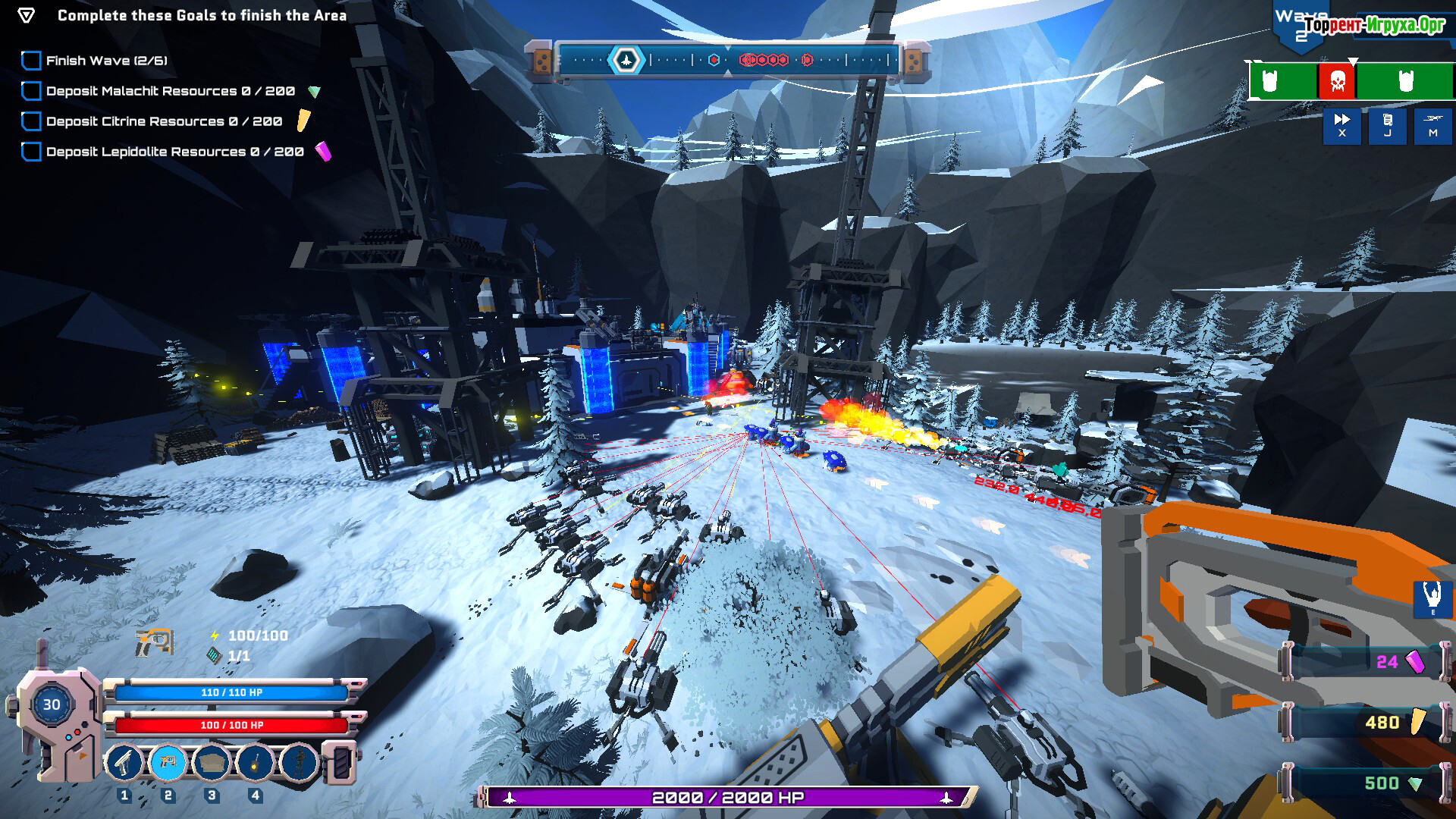This screenshot has height=819, width=1456.
Task: Pick the robot figure hotbar slot
Action: pyautogui.click(x=299, y=761)
